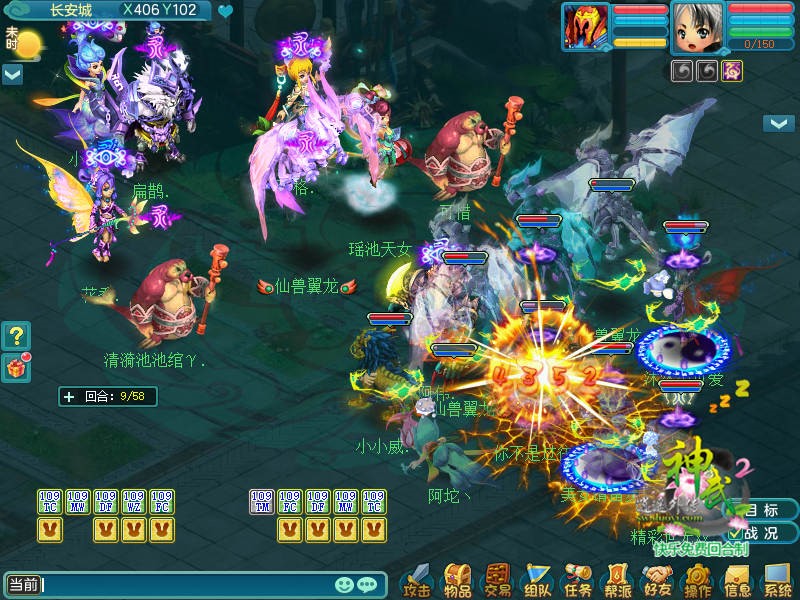Open the 帮派 (Guild) panel
The height and width of the screenshot is (600, 800).
click(x=617, y=578)
